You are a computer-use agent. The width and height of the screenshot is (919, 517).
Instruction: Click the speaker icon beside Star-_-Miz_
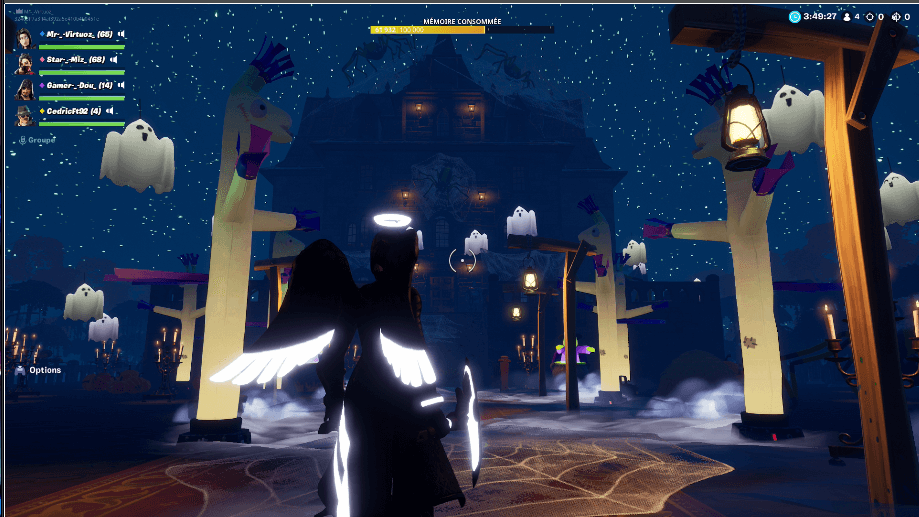click(115, 60)
